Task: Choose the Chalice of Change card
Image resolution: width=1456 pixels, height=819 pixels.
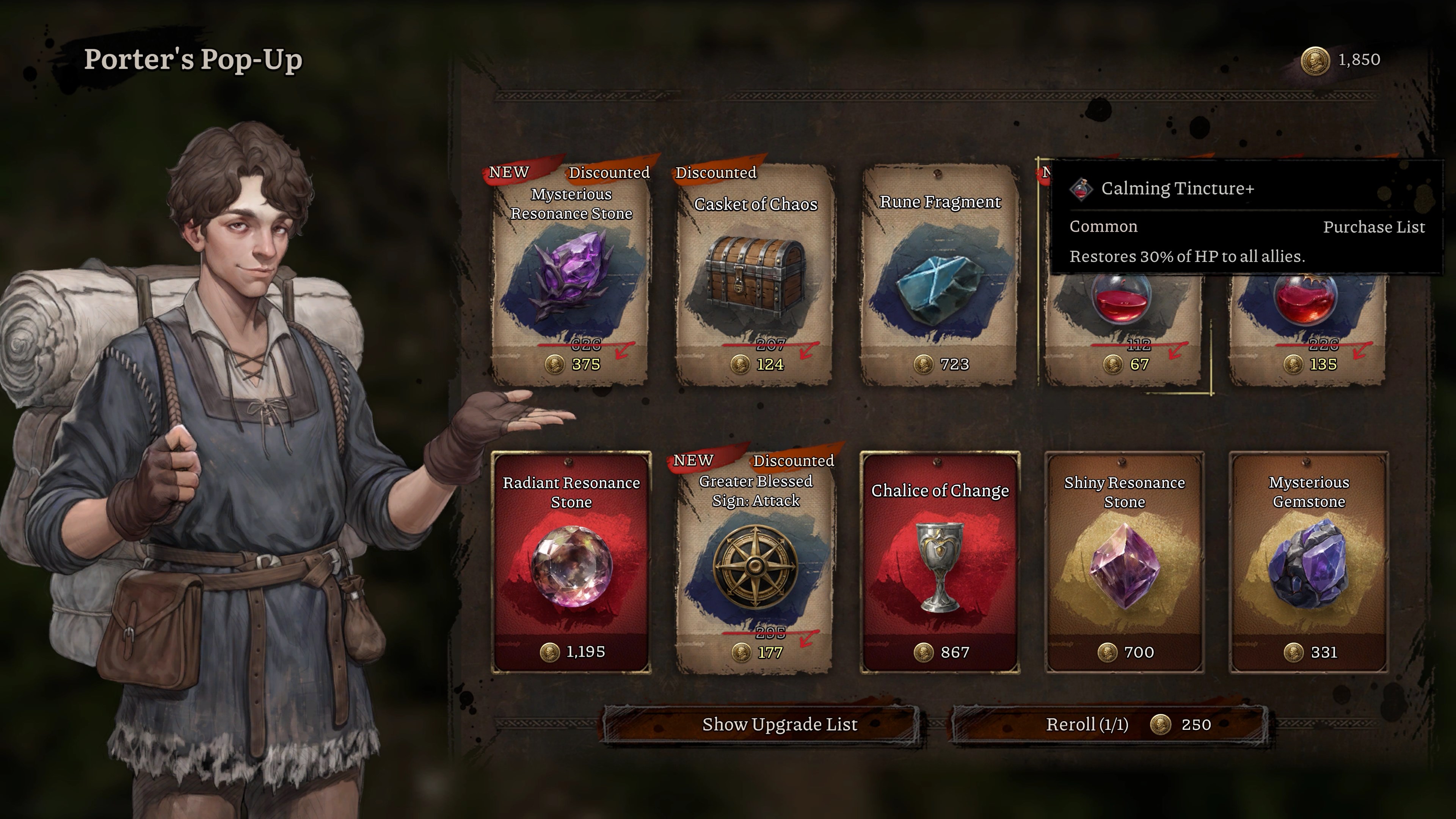Action: (x=940, y=562)
